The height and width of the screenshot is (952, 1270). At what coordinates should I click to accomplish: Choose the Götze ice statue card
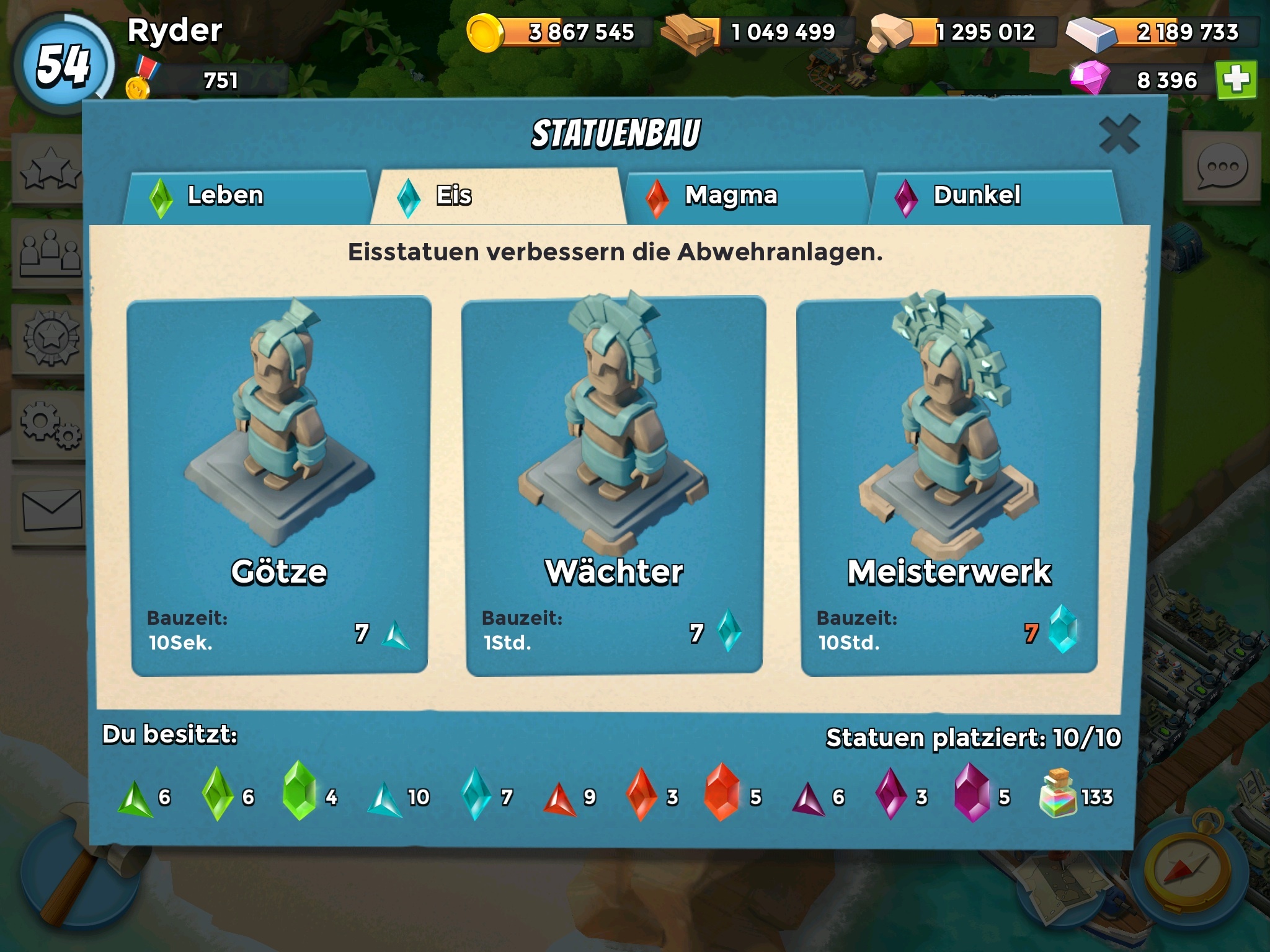279,486
